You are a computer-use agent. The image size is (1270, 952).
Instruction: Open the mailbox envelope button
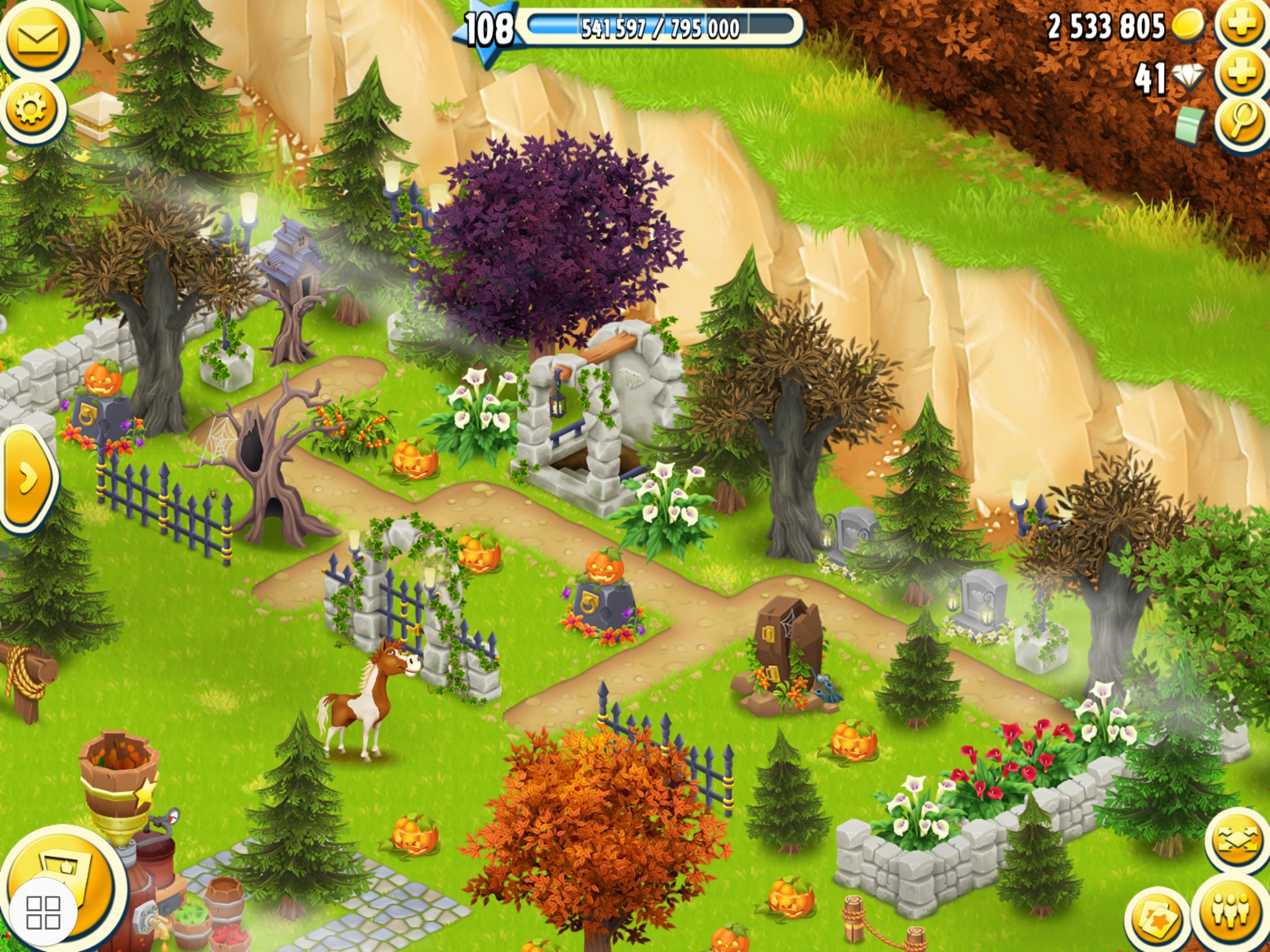pyautogui.click(x=37, y=40)
